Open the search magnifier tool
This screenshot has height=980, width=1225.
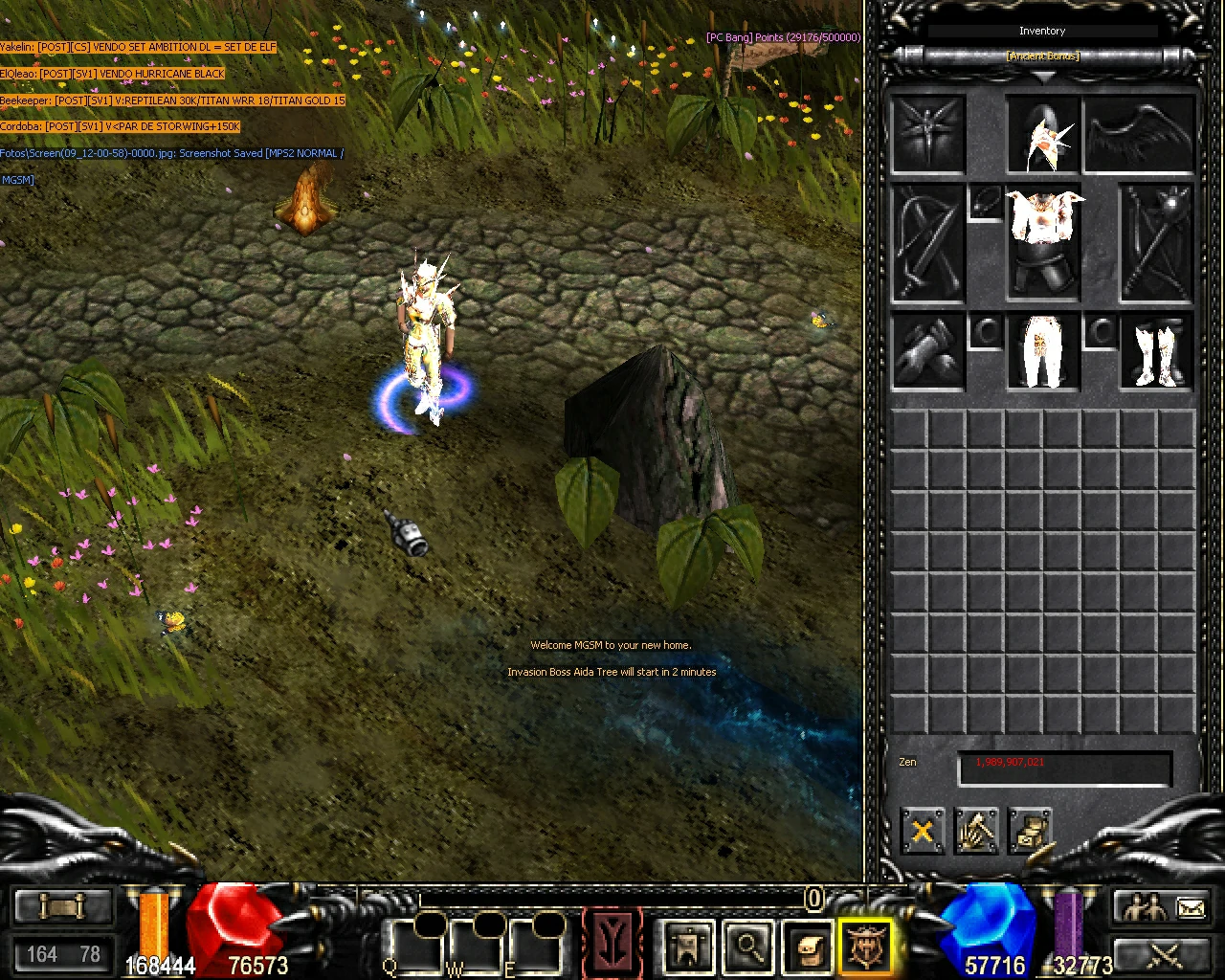747,947
